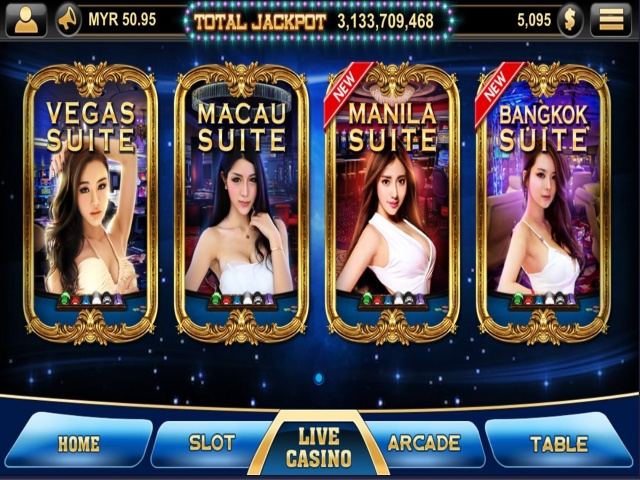The height and width of the screenshot is (480, 640).
Task: Tap the gold dollar coin button
Action: (570, 19)
